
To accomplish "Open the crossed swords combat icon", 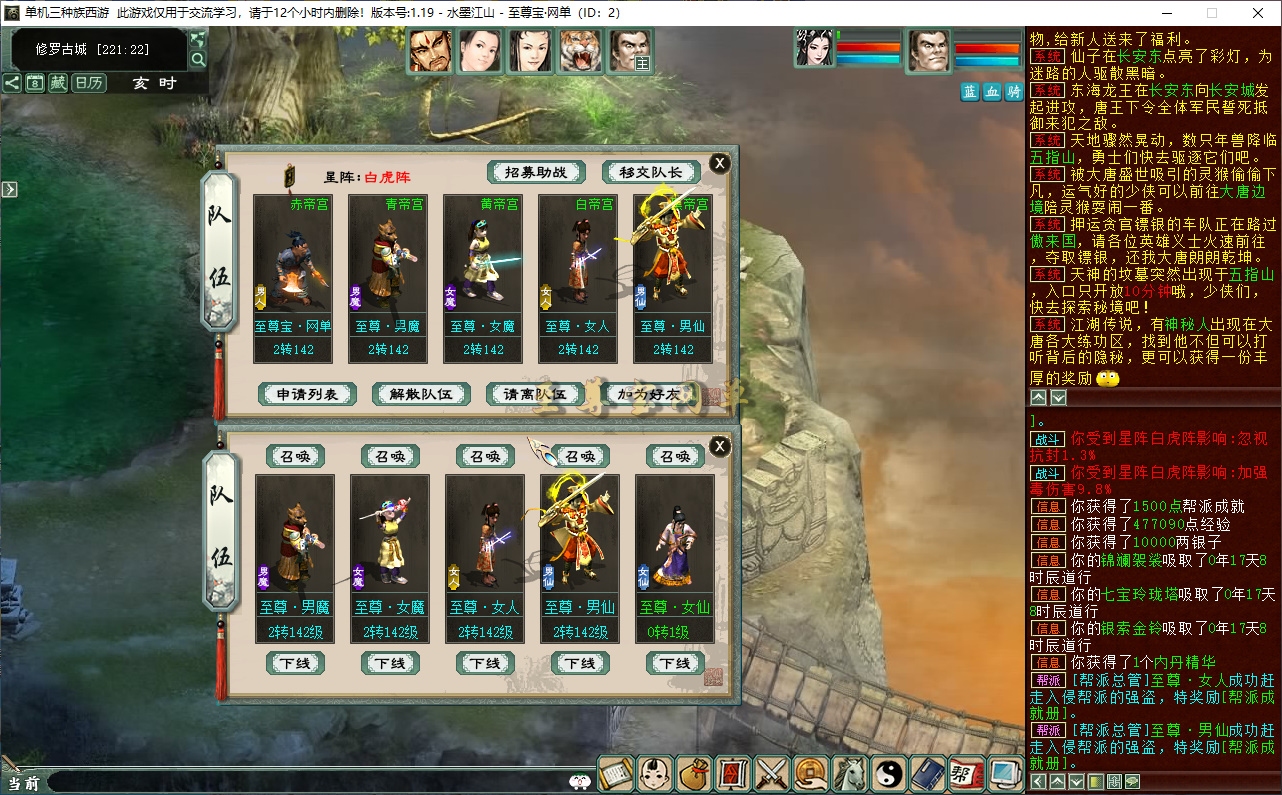I will [x=772, y=773].
